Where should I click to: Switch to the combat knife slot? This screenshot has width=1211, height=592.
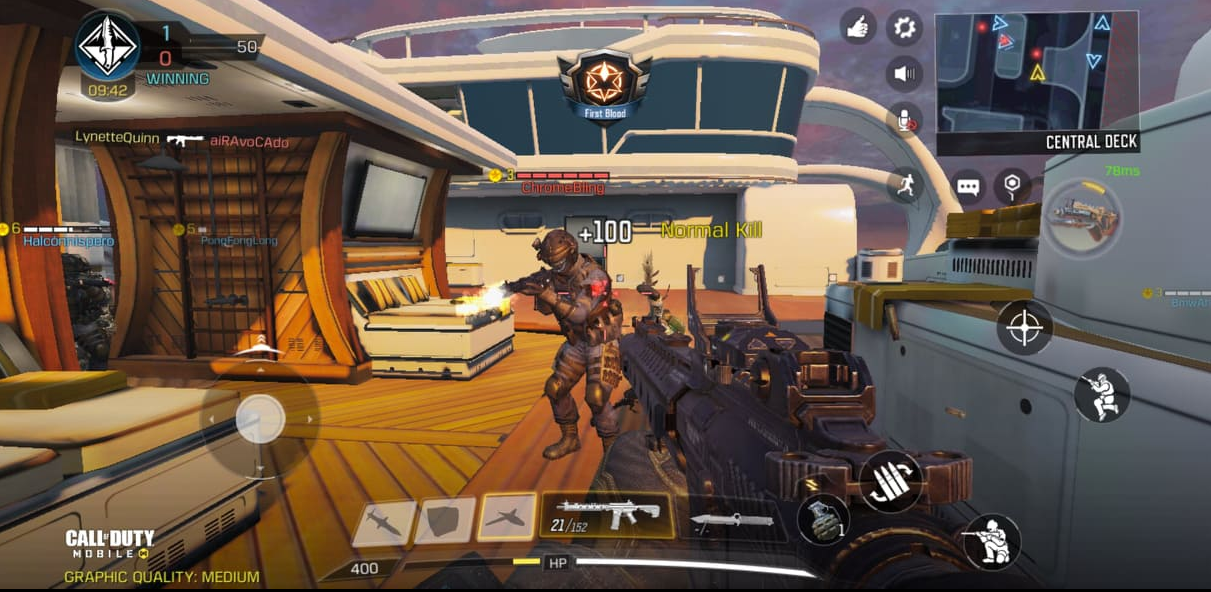(732, 522)
